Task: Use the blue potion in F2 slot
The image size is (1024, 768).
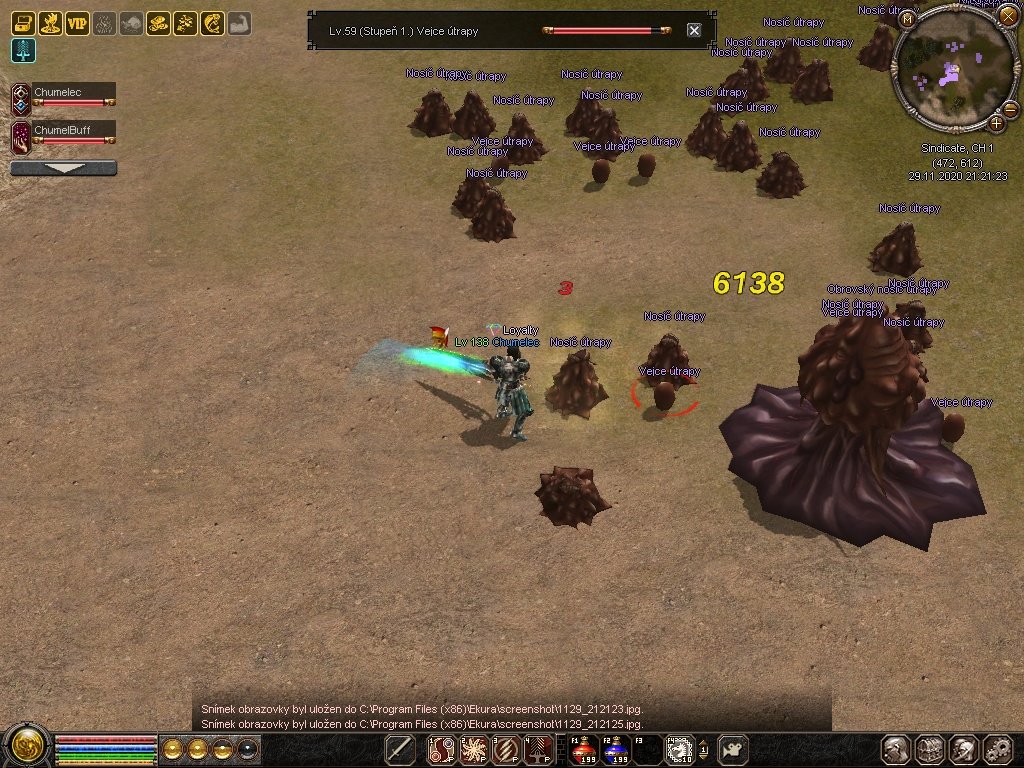Action: 616,749
